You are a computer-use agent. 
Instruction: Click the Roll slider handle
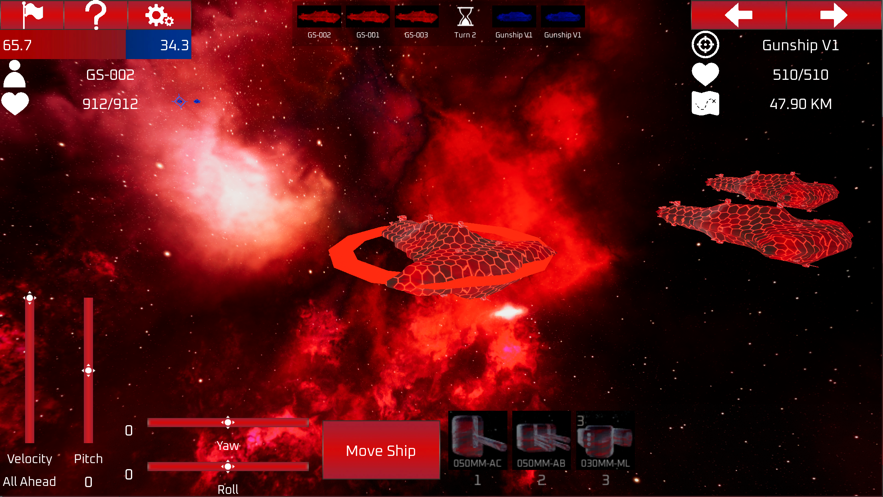(228, 467)
